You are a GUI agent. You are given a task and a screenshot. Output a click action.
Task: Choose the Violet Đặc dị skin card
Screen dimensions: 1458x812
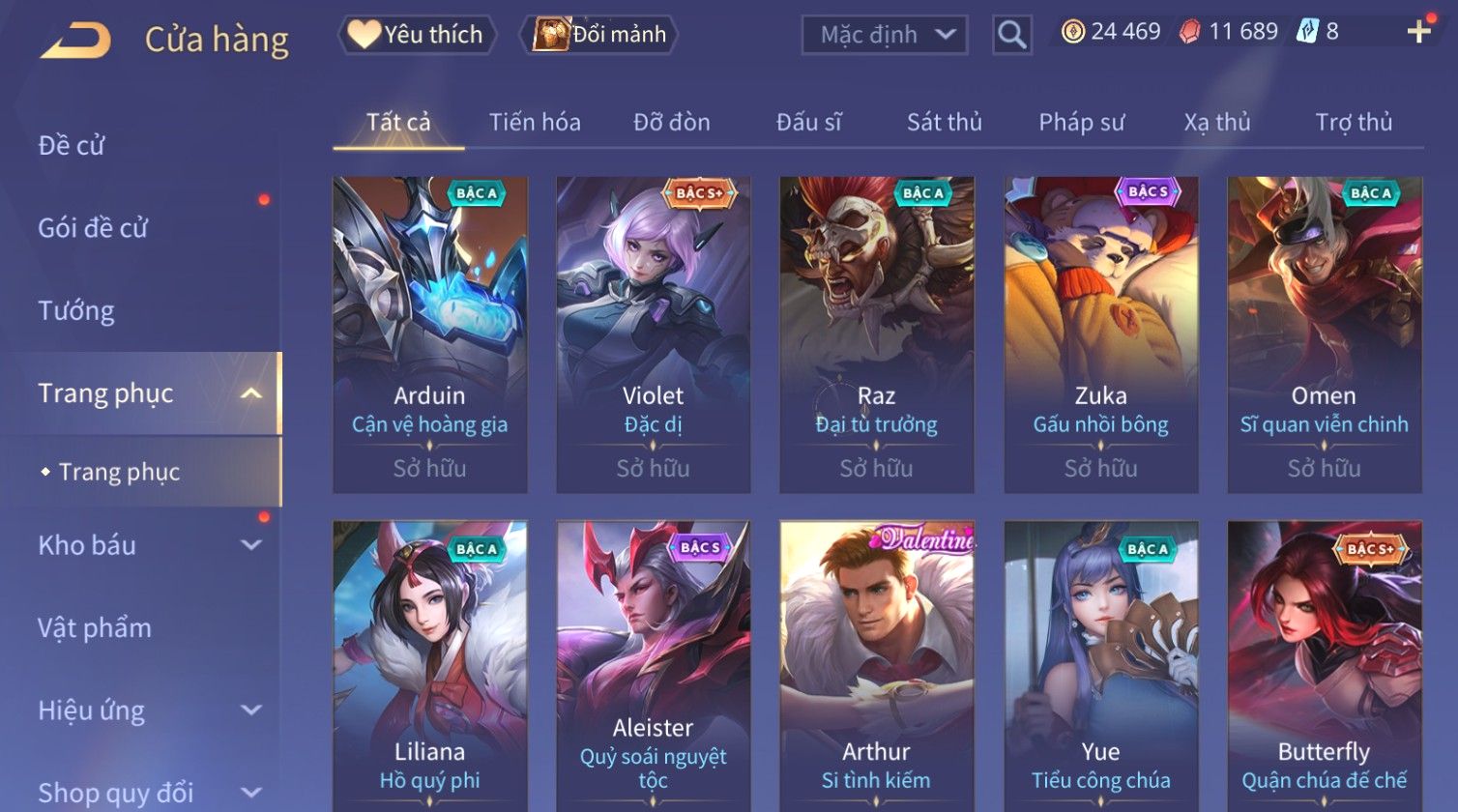coord(654,333)
